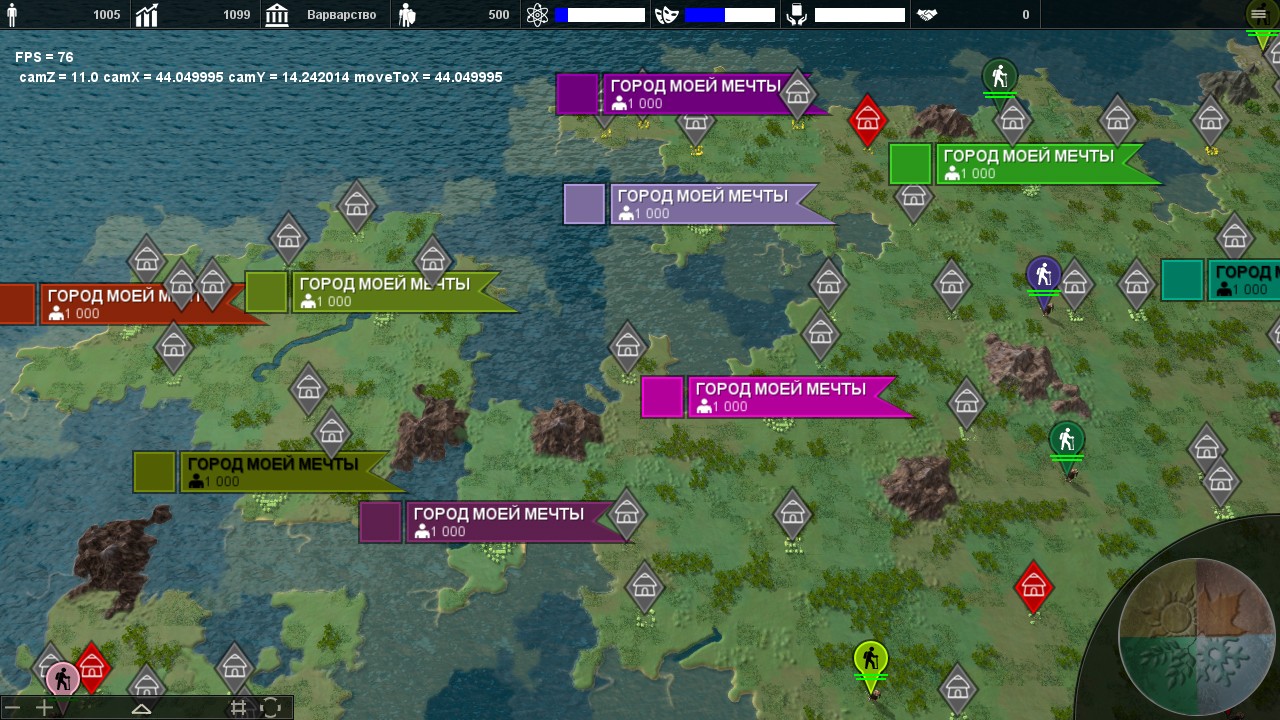Click the circular brackets focus icon
The image size is (1280, 720).
click(270, 708)
